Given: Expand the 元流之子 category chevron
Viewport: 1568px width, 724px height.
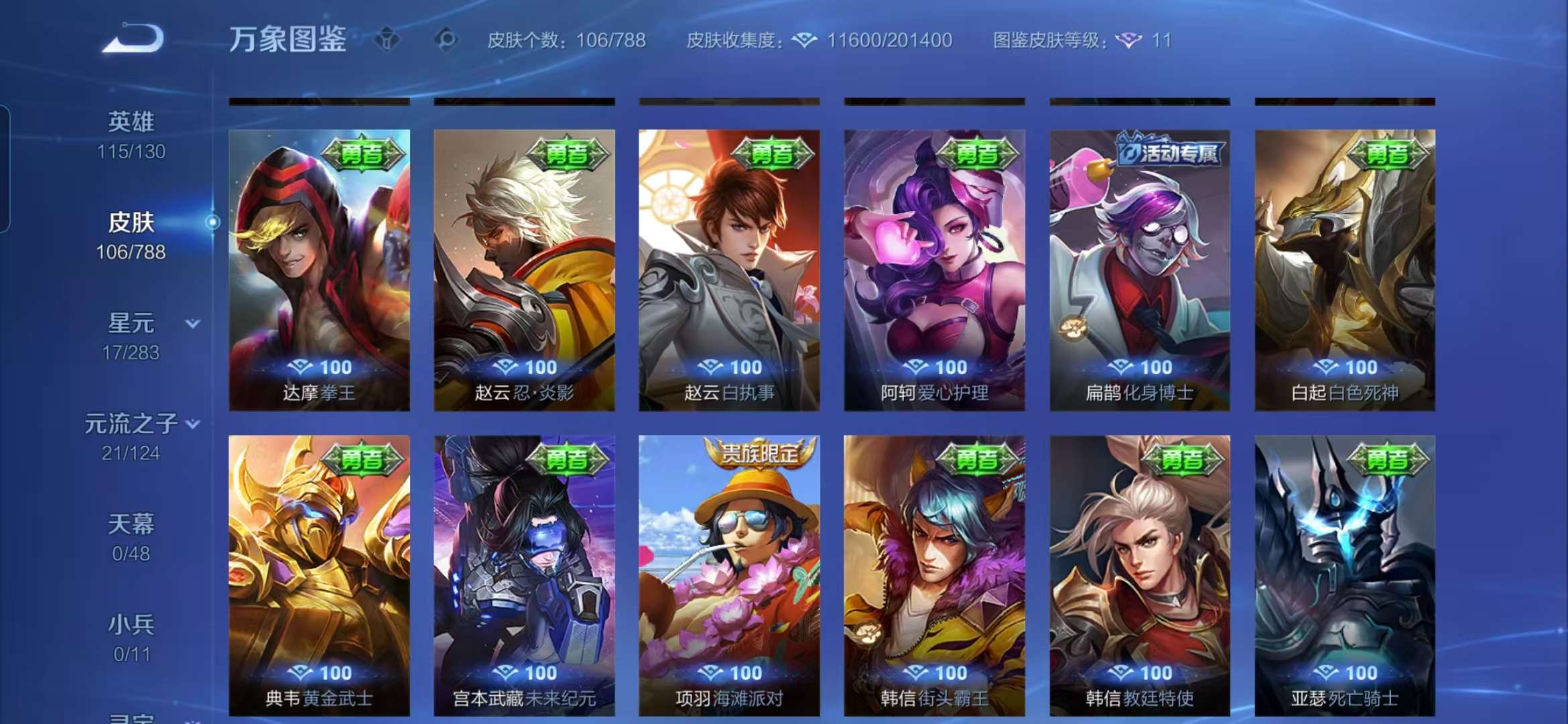Looking at the screenshot, I should tap(193, 424).
